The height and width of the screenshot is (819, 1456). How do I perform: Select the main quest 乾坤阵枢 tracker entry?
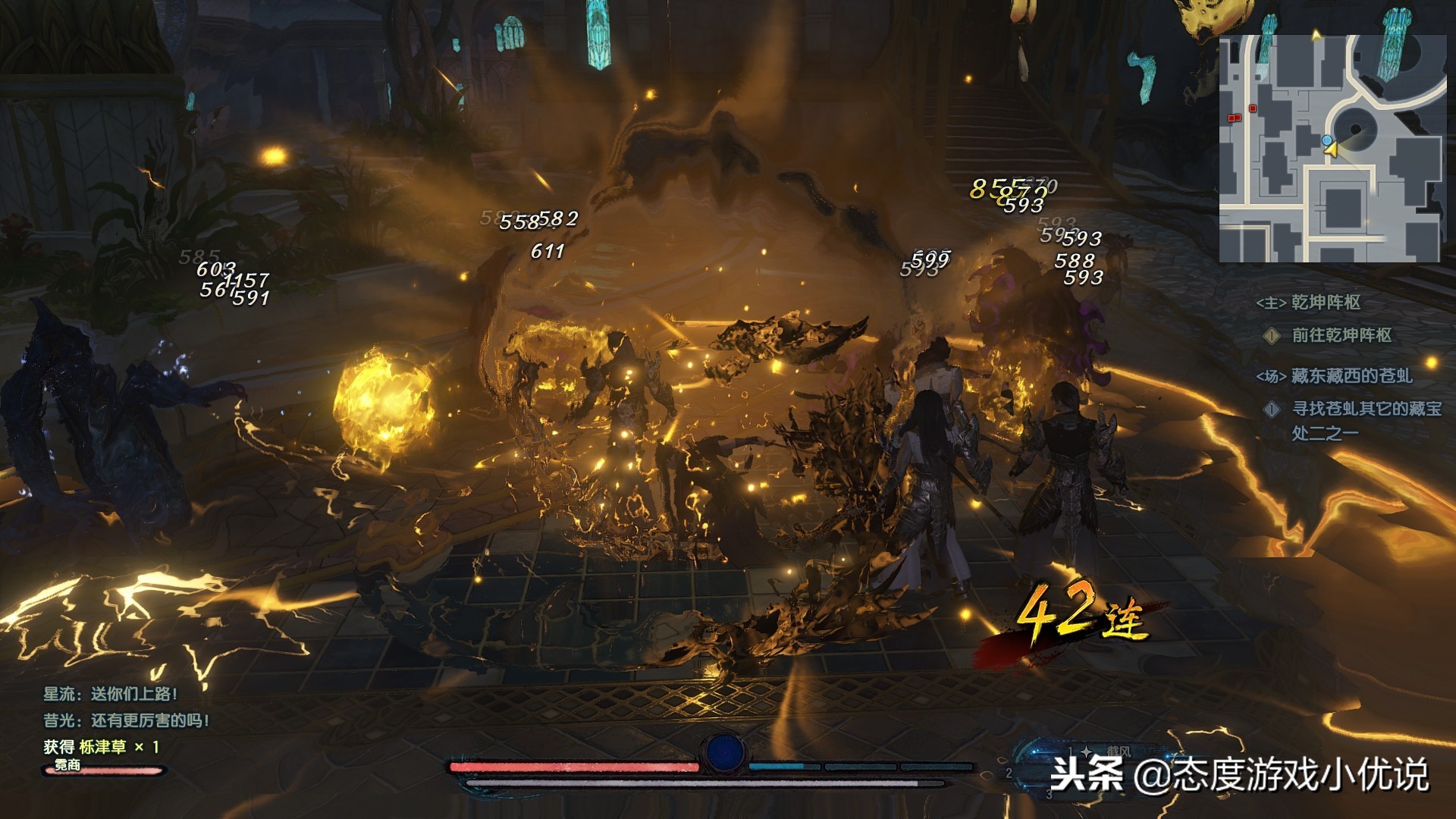(x=1325, y=303)
